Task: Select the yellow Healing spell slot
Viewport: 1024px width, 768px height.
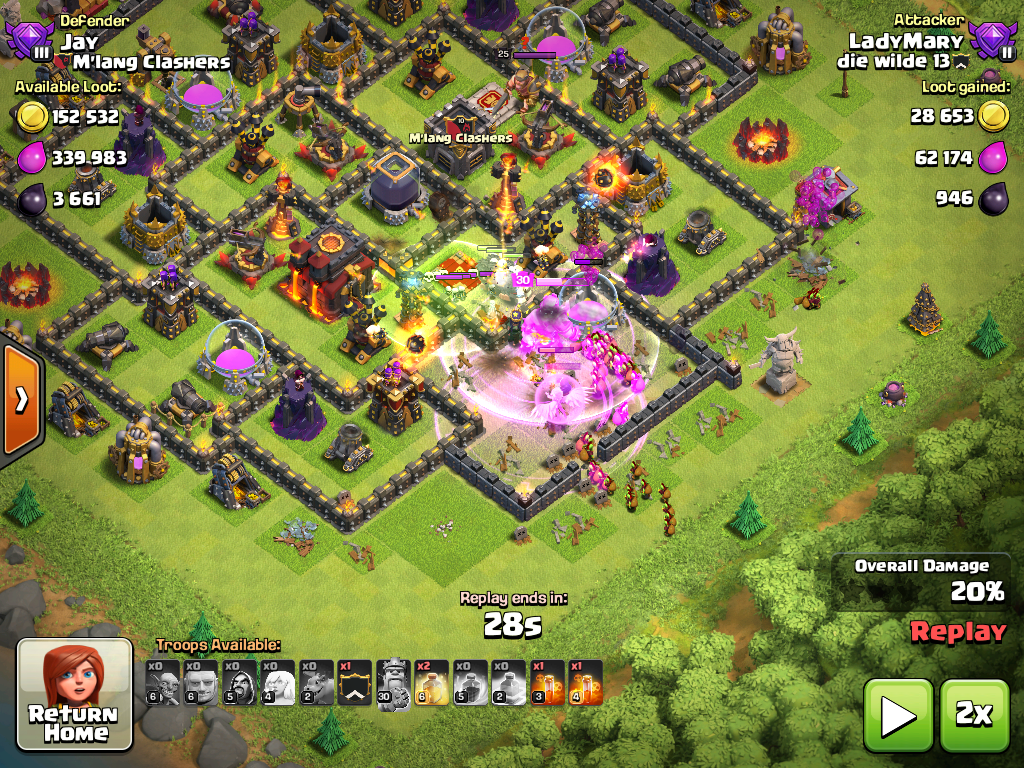Action: coord(431,683)
